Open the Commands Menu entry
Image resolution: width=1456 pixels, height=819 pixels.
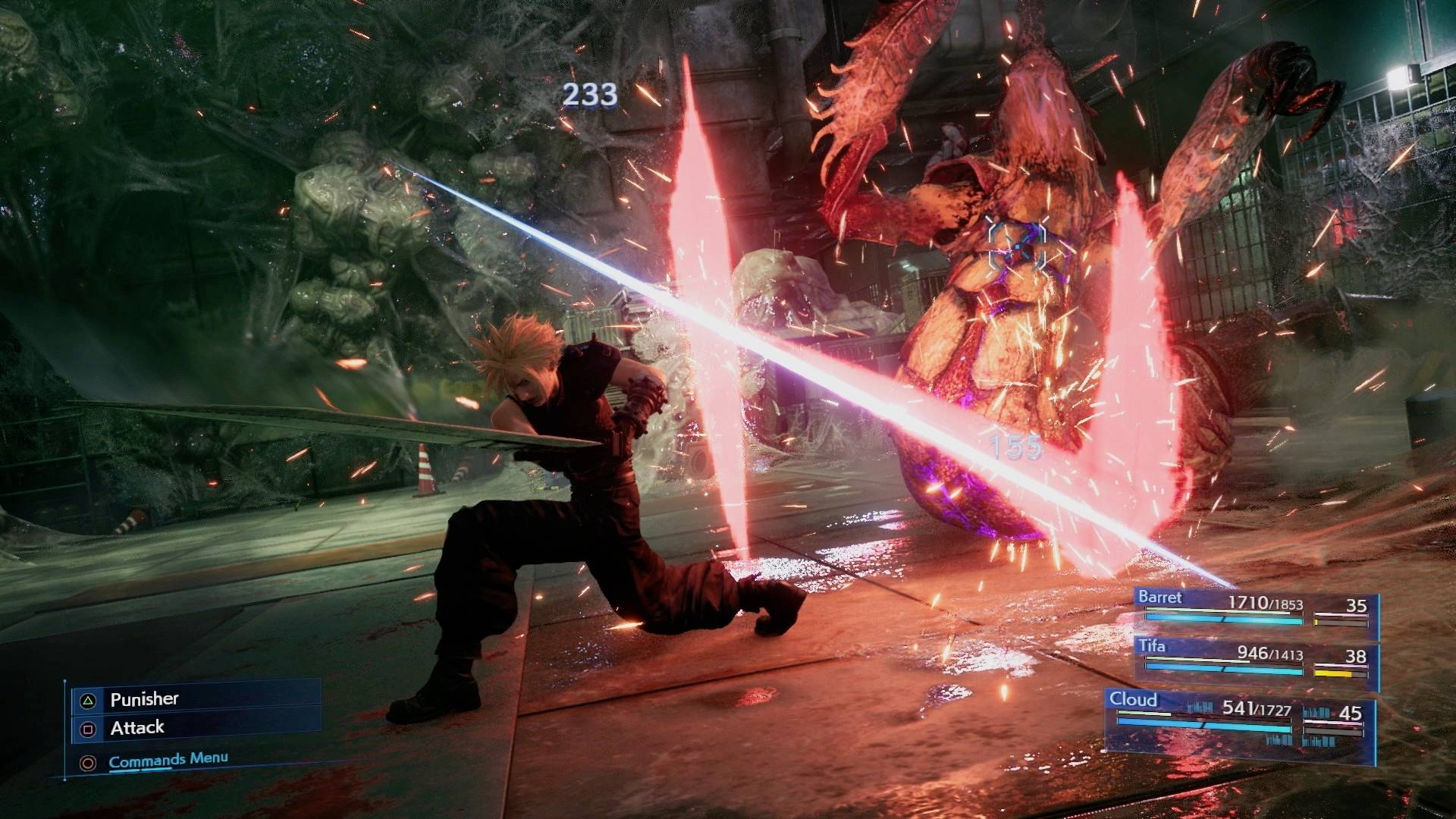[168, 758]
